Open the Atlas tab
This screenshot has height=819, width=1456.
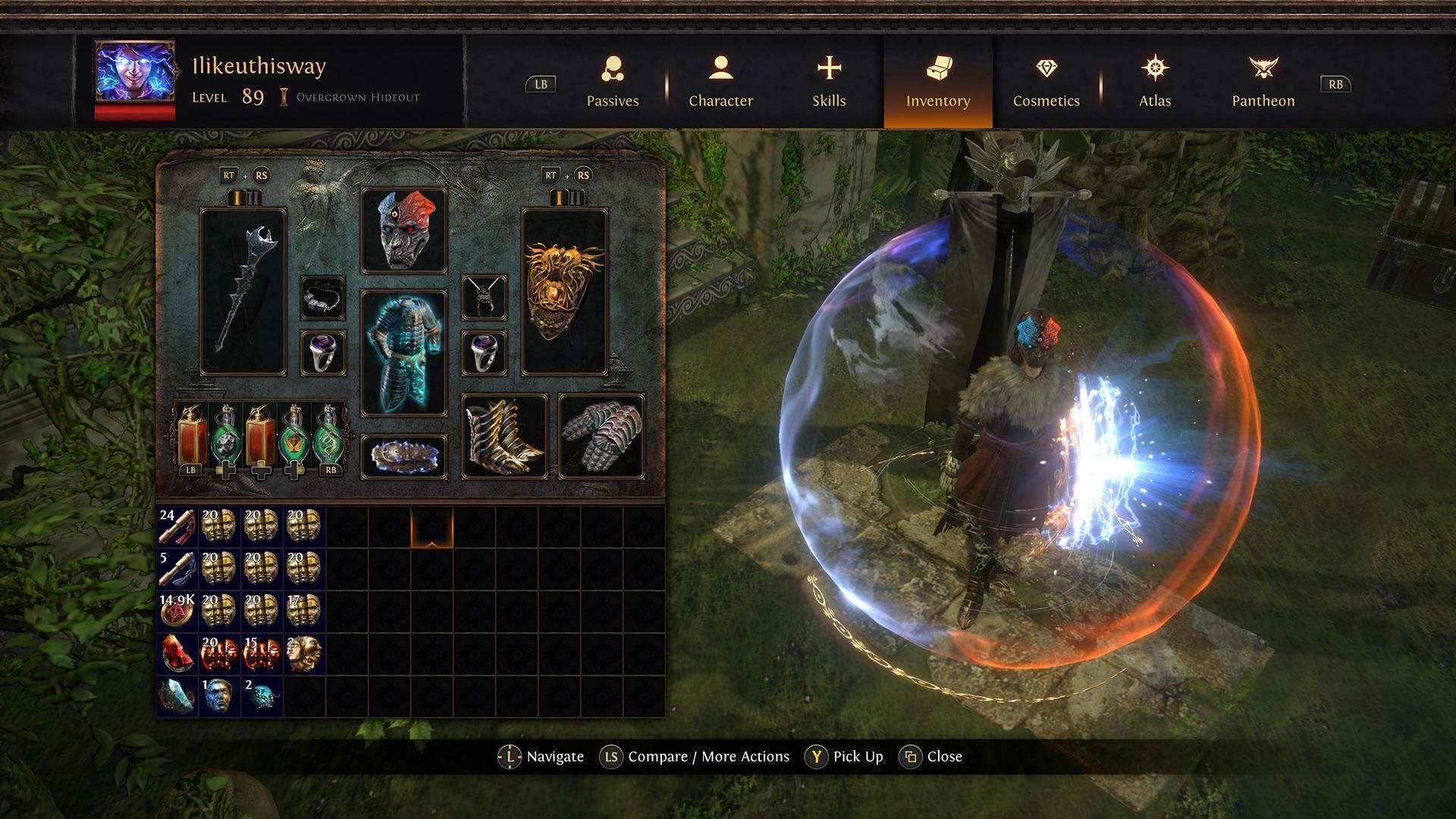[1154, 82]
